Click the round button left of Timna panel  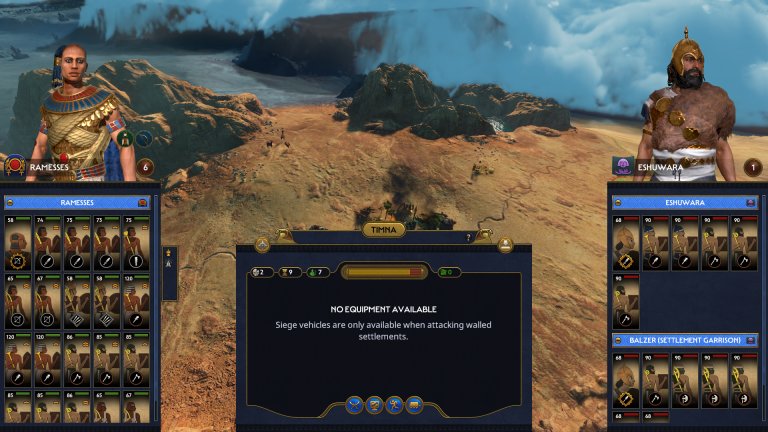pyautogui.click(x=263, y=245)
